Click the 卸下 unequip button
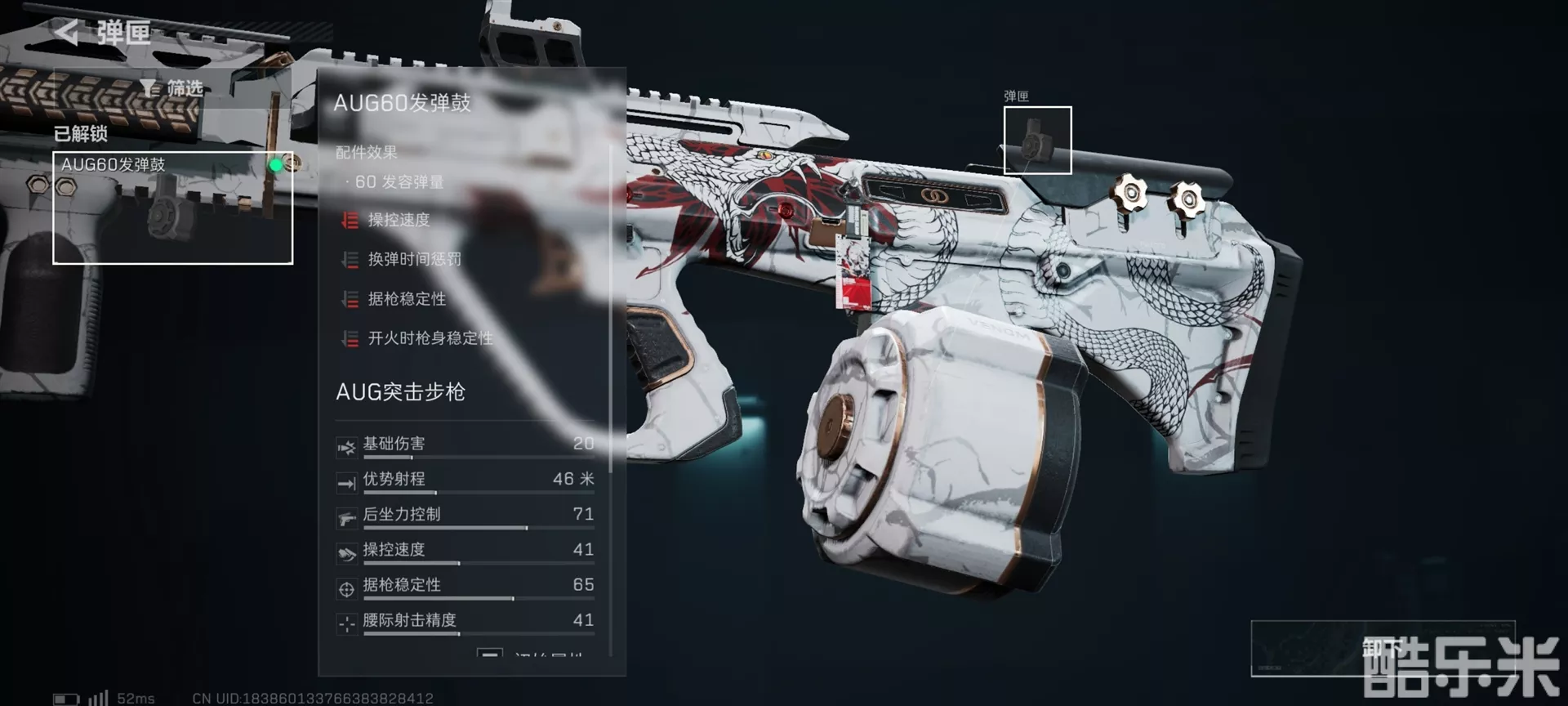 [x=1382, y=649]
